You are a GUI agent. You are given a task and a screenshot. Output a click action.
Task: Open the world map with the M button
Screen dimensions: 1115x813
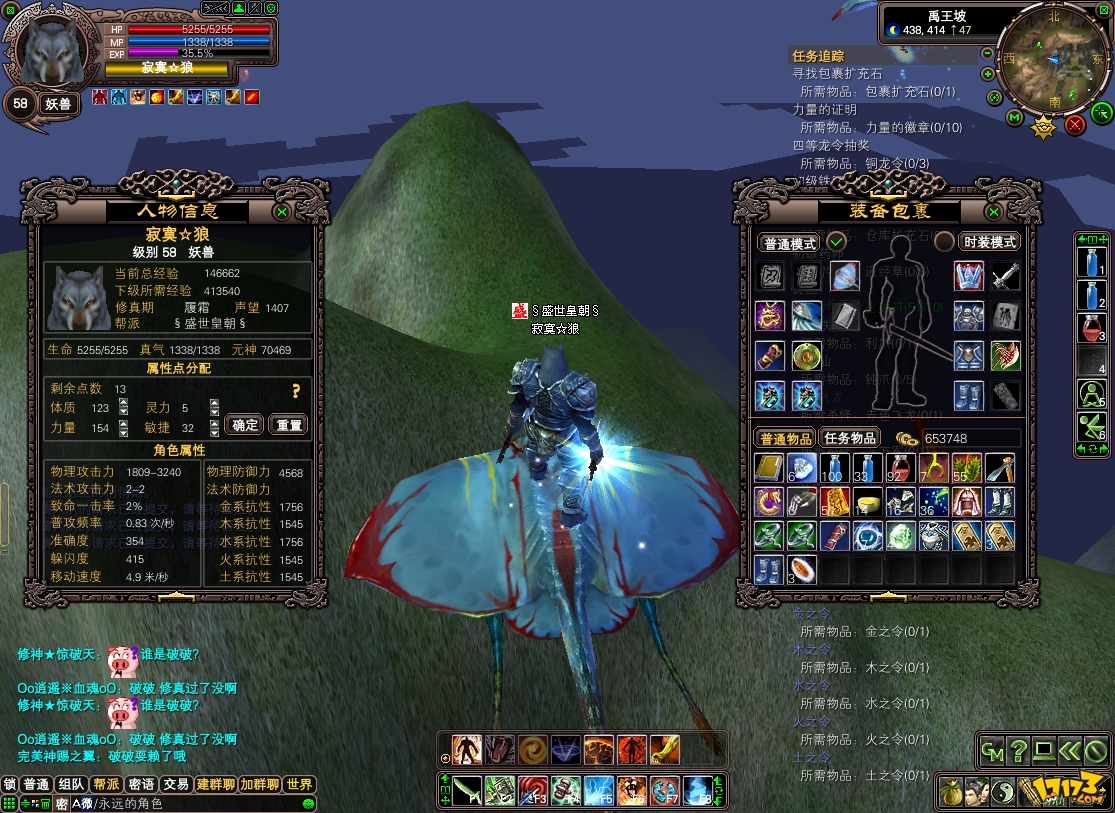[1014, 118]
